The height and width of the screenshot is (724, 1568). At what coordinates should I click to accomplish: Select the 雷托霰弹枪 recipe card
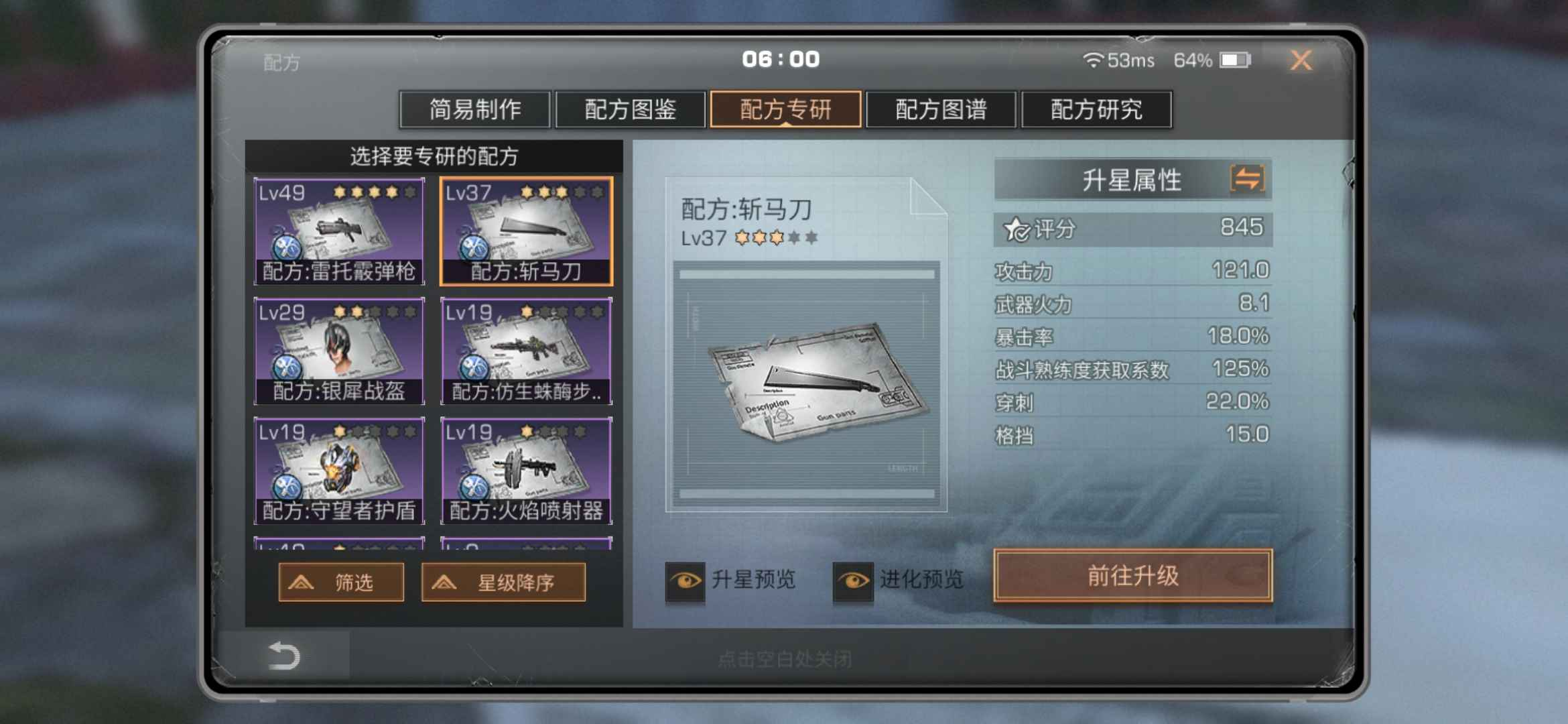[339, 231]
